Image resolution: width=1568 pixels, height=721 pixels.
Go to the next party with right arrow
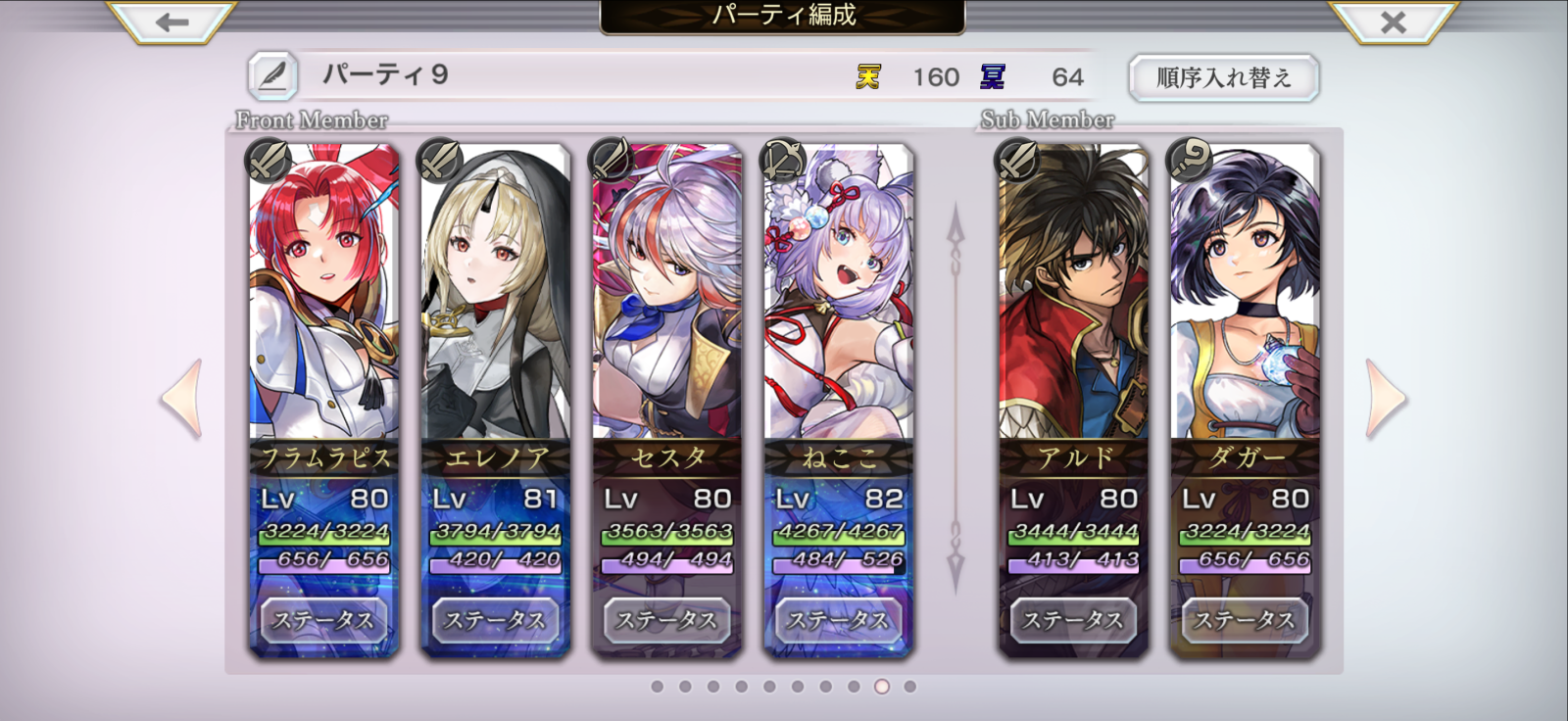coord(1386,399)
